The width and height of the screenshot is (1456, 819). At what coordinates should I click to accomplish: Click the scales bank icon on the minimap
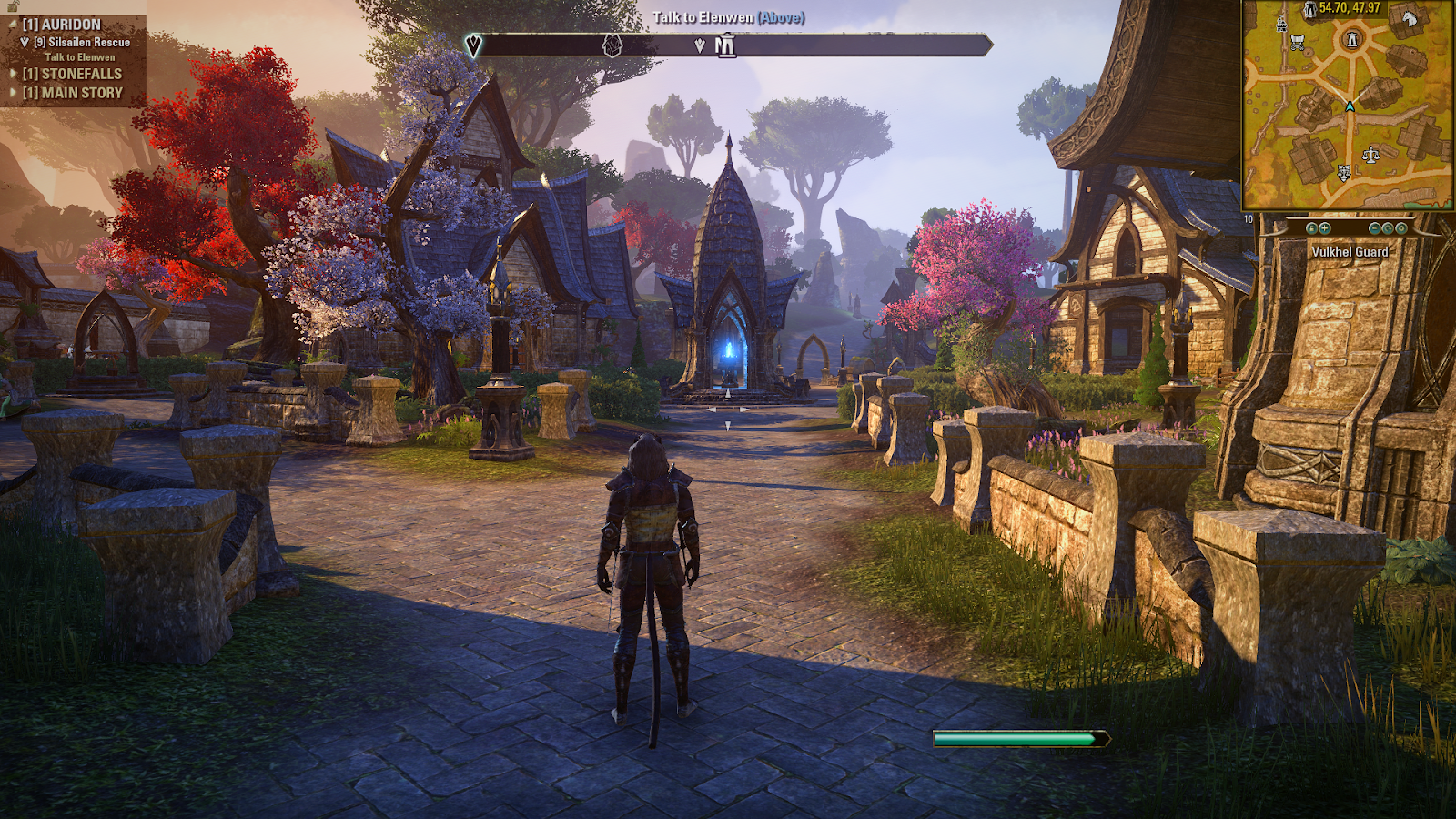point(1370,156)
